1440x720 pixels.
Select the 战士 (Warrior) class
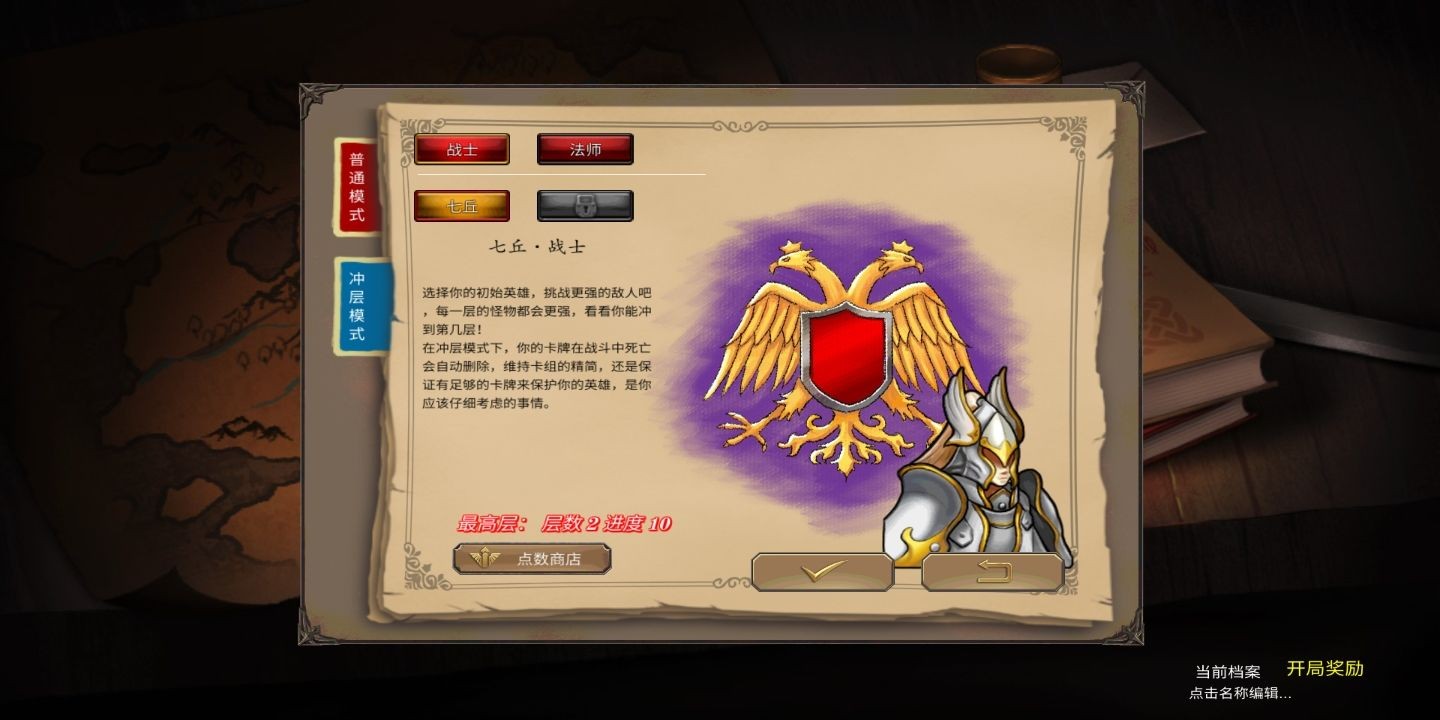coord(461,149)
